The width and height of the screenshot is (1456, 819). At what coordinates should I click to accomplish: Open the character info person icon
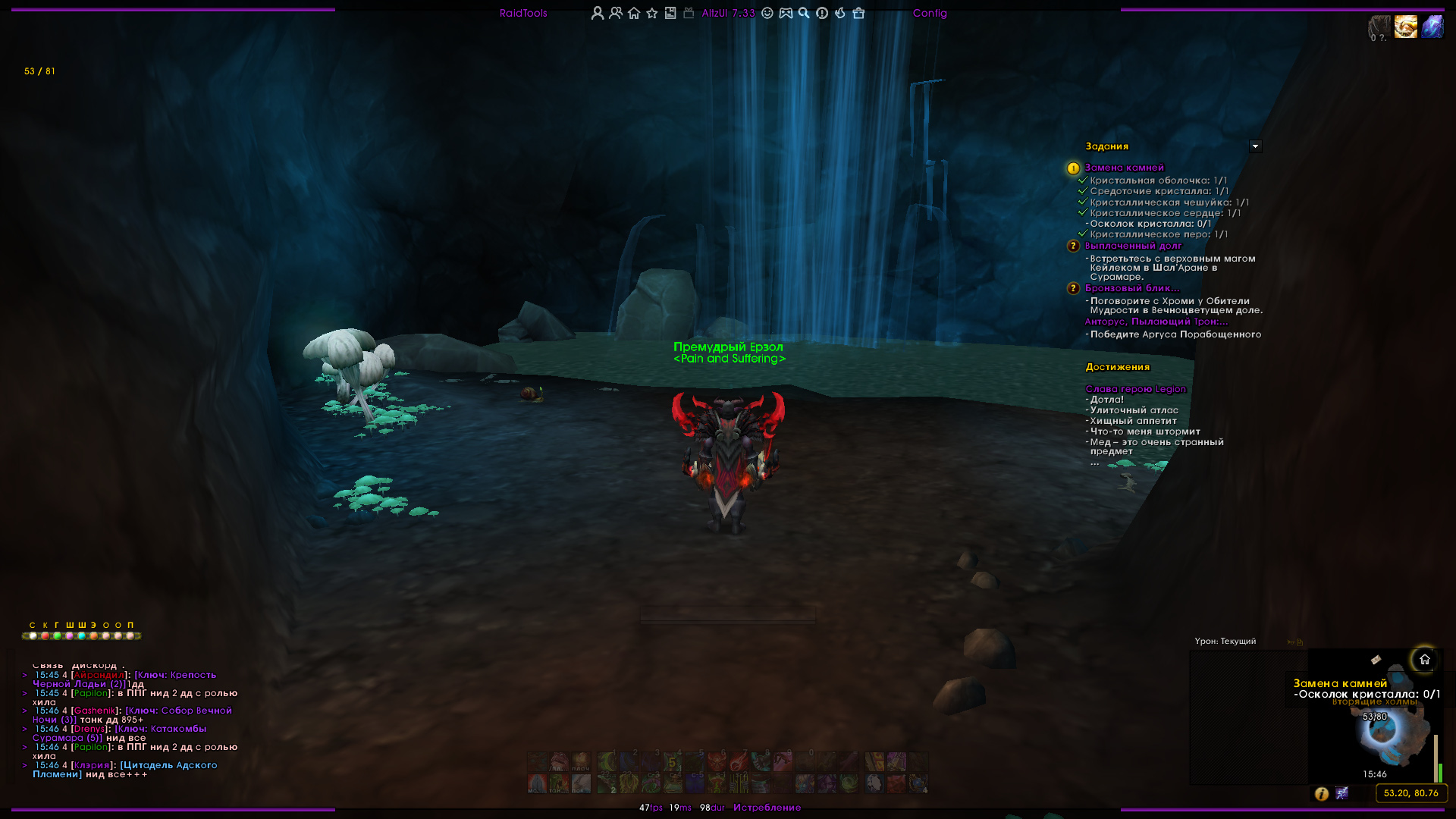click(598, 13)
